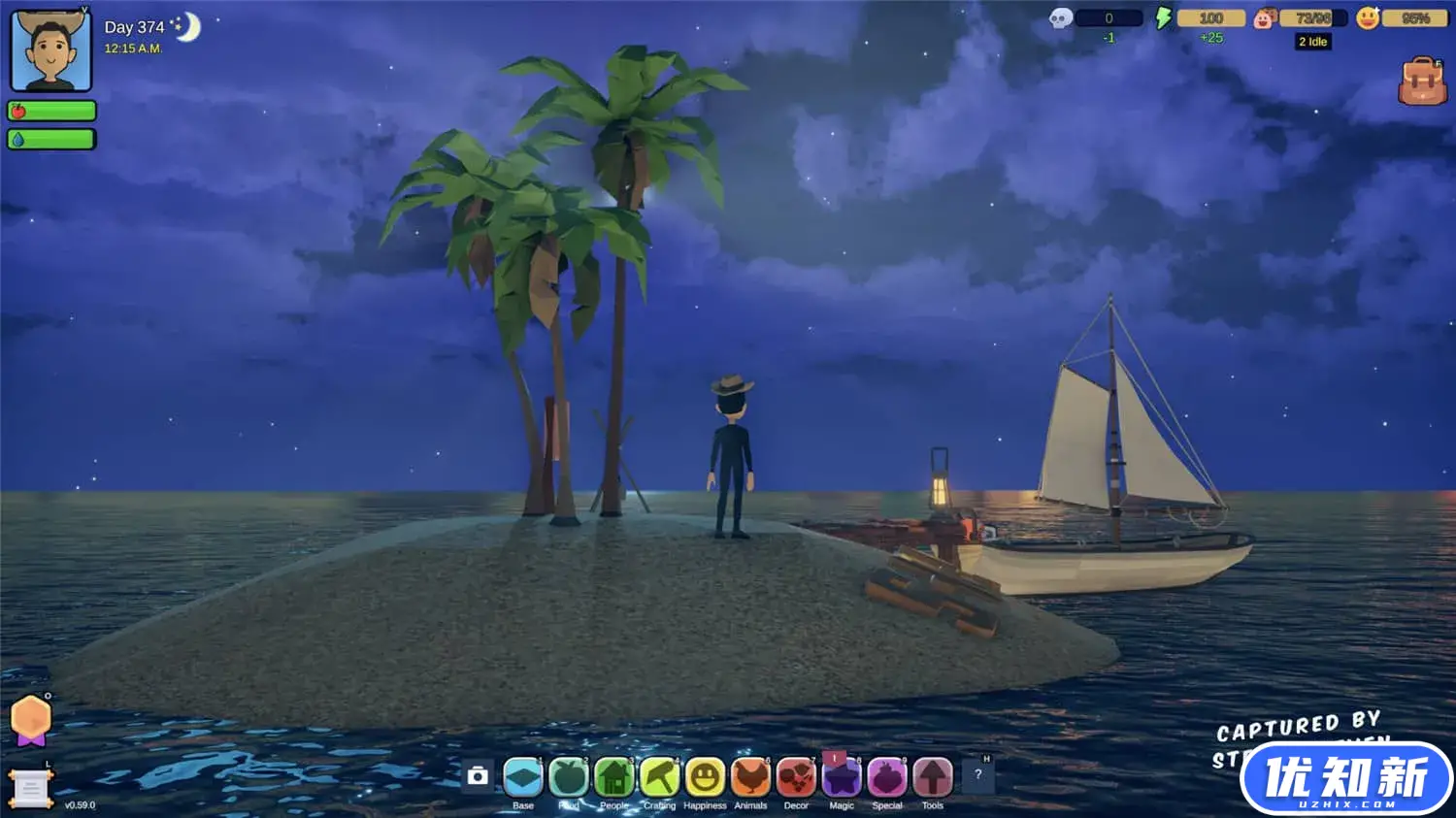Click the population faces icon
1456x818 pixels.
[x=1264, y=18]
